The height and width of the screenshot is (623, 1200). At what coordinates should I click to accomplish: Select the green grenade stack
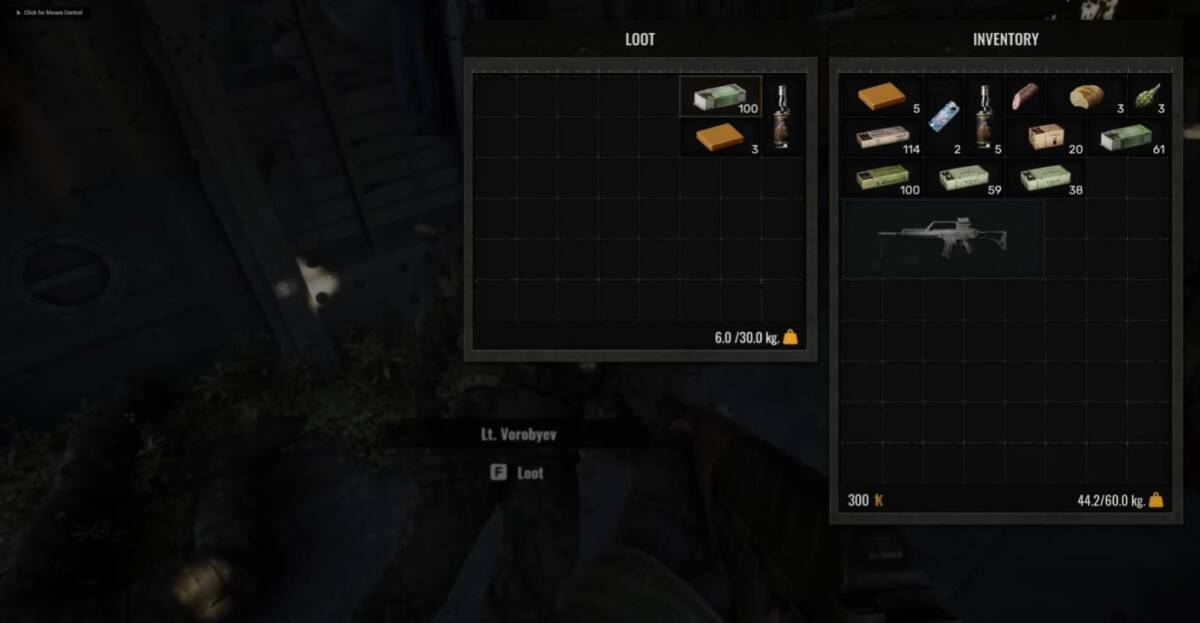pyautogui.click(x=1146, y=97)
